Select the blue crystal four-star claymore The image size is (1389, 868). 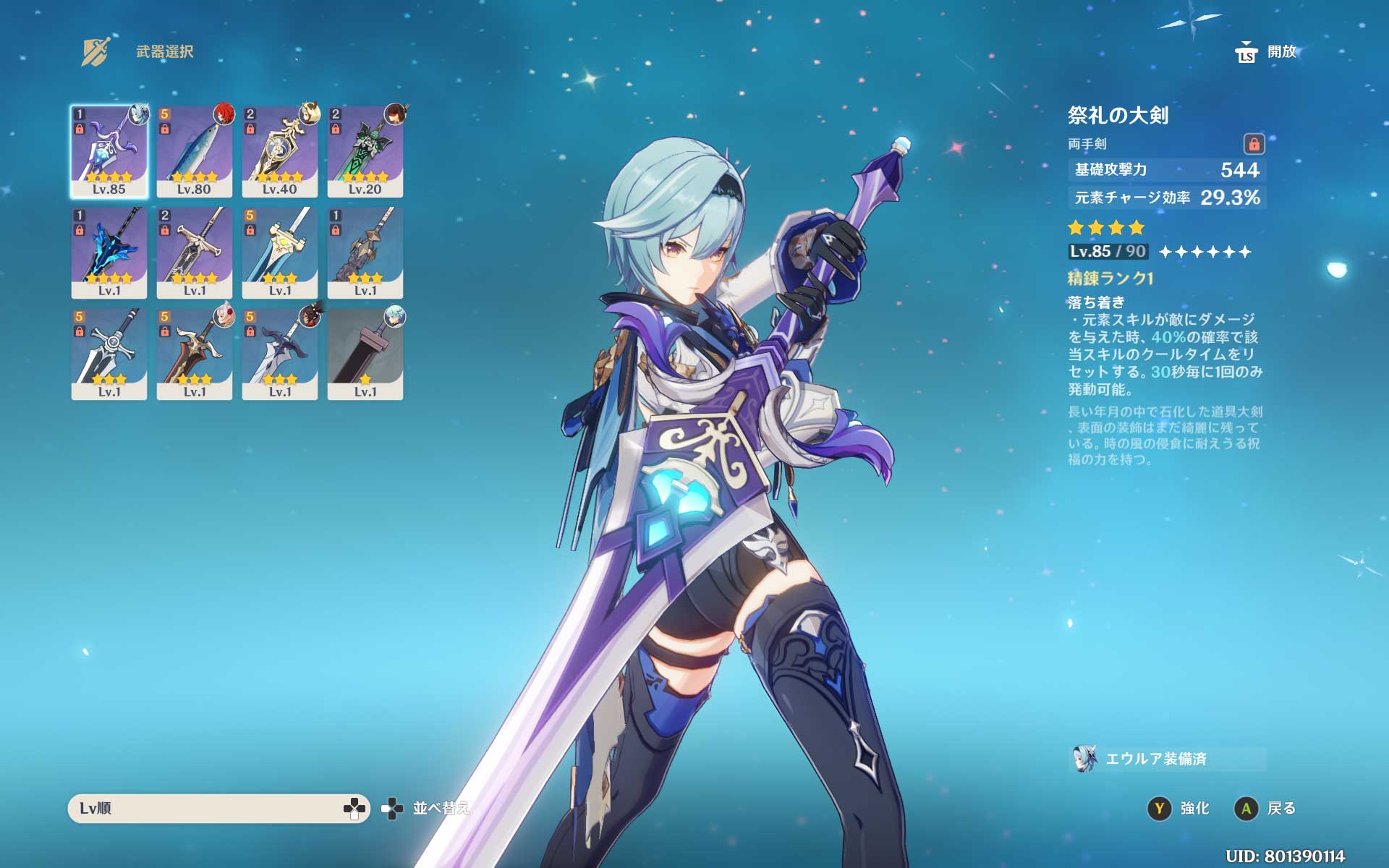[x=109, y=252]
